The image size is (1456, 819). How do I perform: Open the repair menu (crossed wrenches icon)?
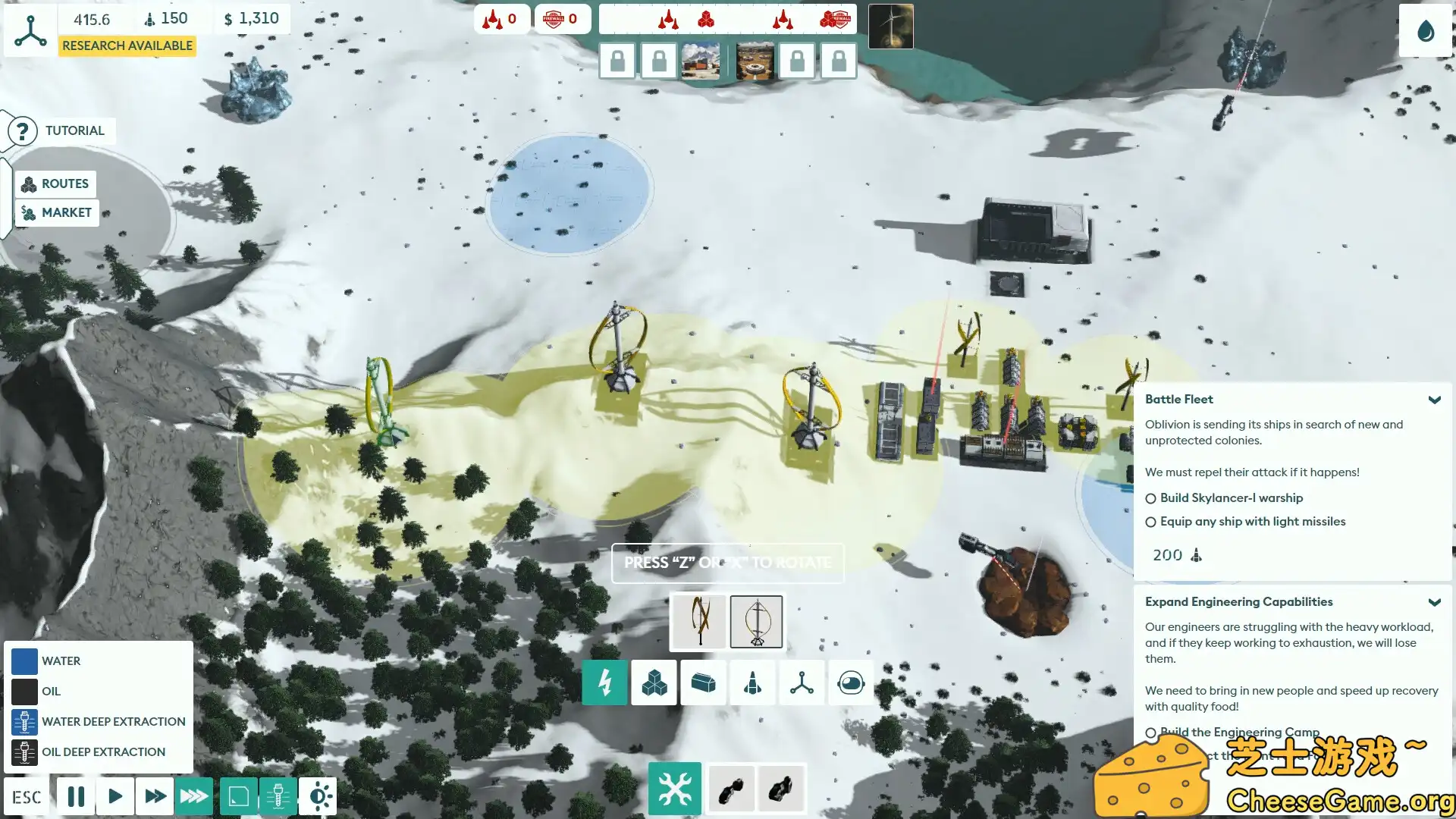click(x=674, y=789)
